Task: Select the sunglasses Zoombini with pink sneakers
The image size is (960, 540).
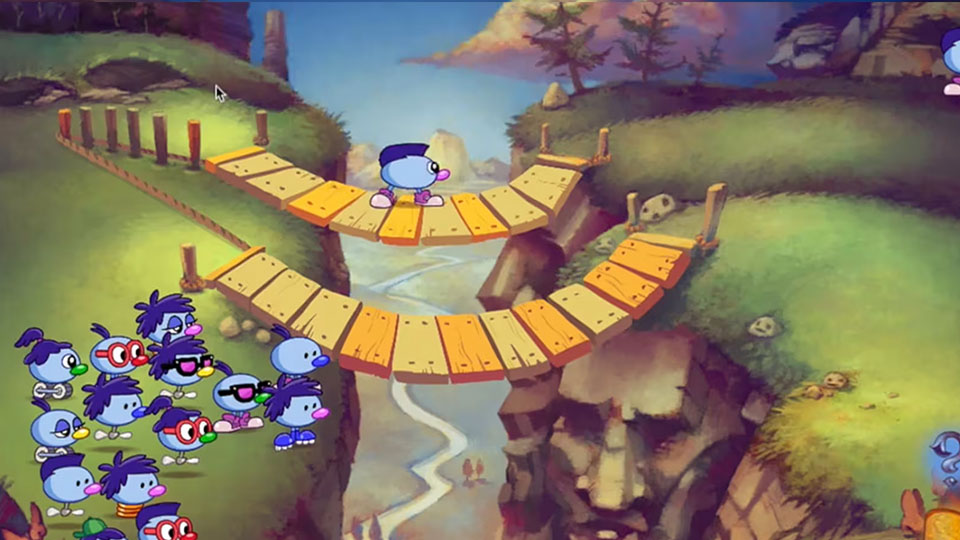Action: pos(239,396)
